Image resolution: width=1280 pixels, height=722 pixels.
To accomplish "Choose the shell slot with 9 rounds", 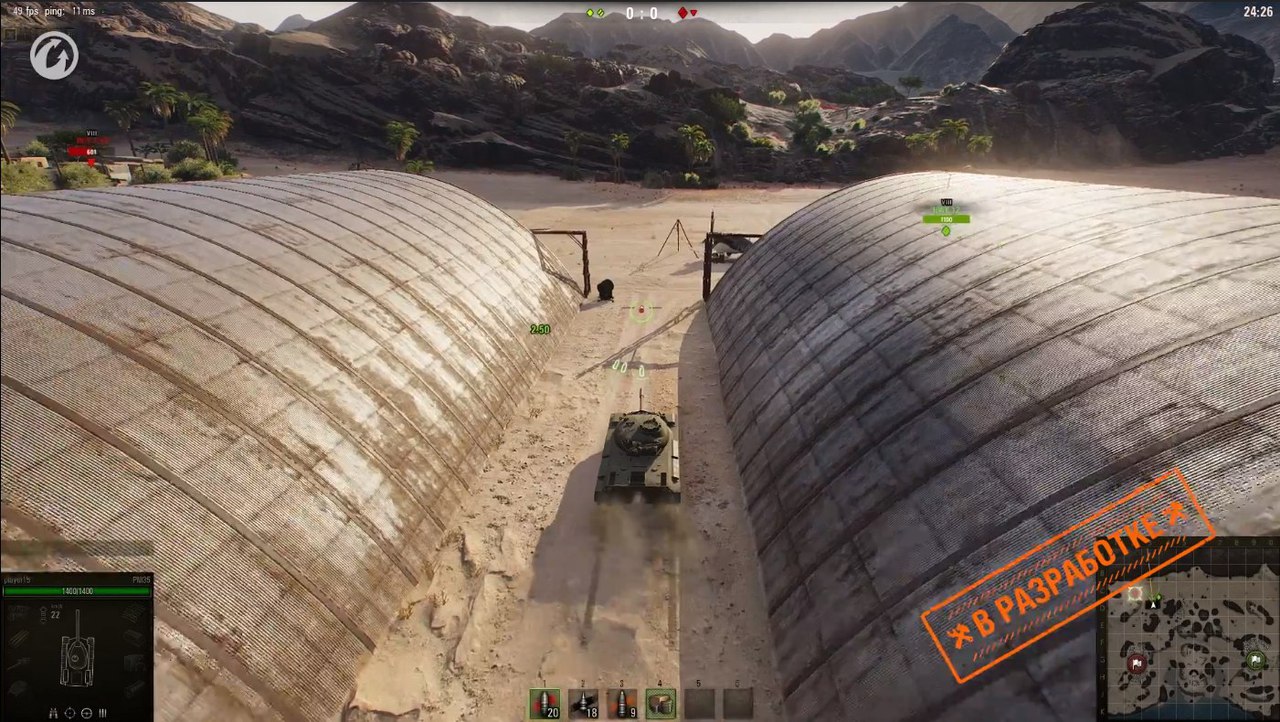I will tap(621, 703).
